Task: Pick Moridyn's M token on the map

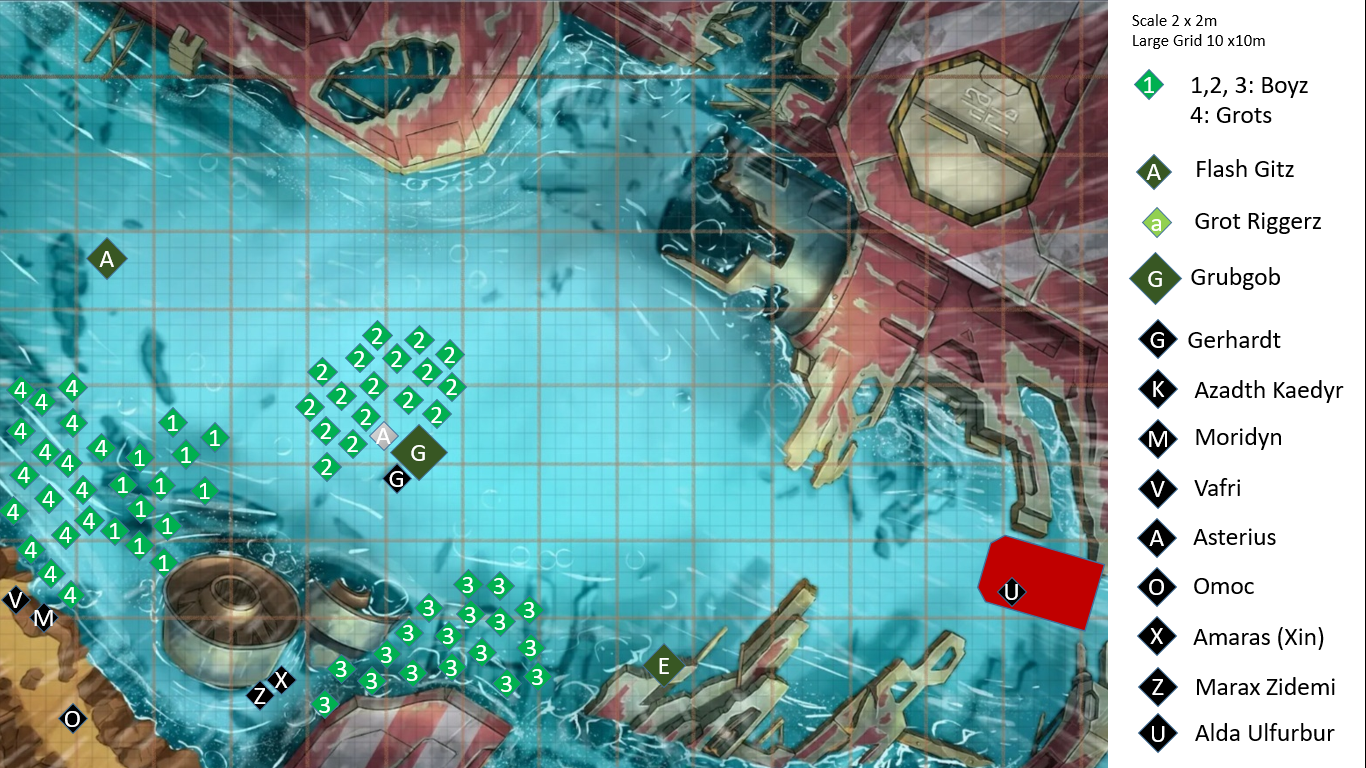Action: tap(43, 619)
